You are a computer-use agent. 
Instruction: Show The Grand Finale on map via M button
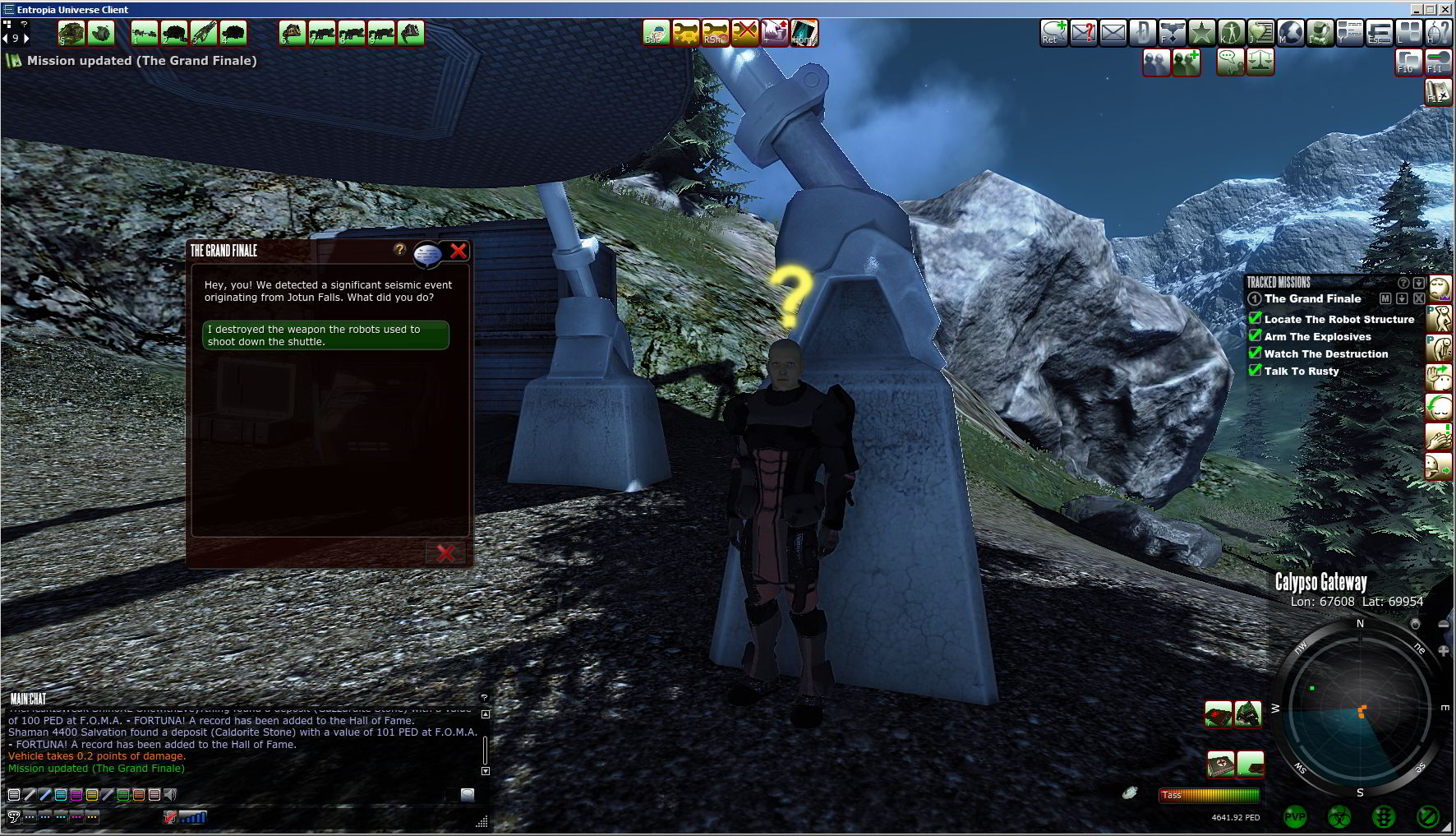click(1385, 298)
